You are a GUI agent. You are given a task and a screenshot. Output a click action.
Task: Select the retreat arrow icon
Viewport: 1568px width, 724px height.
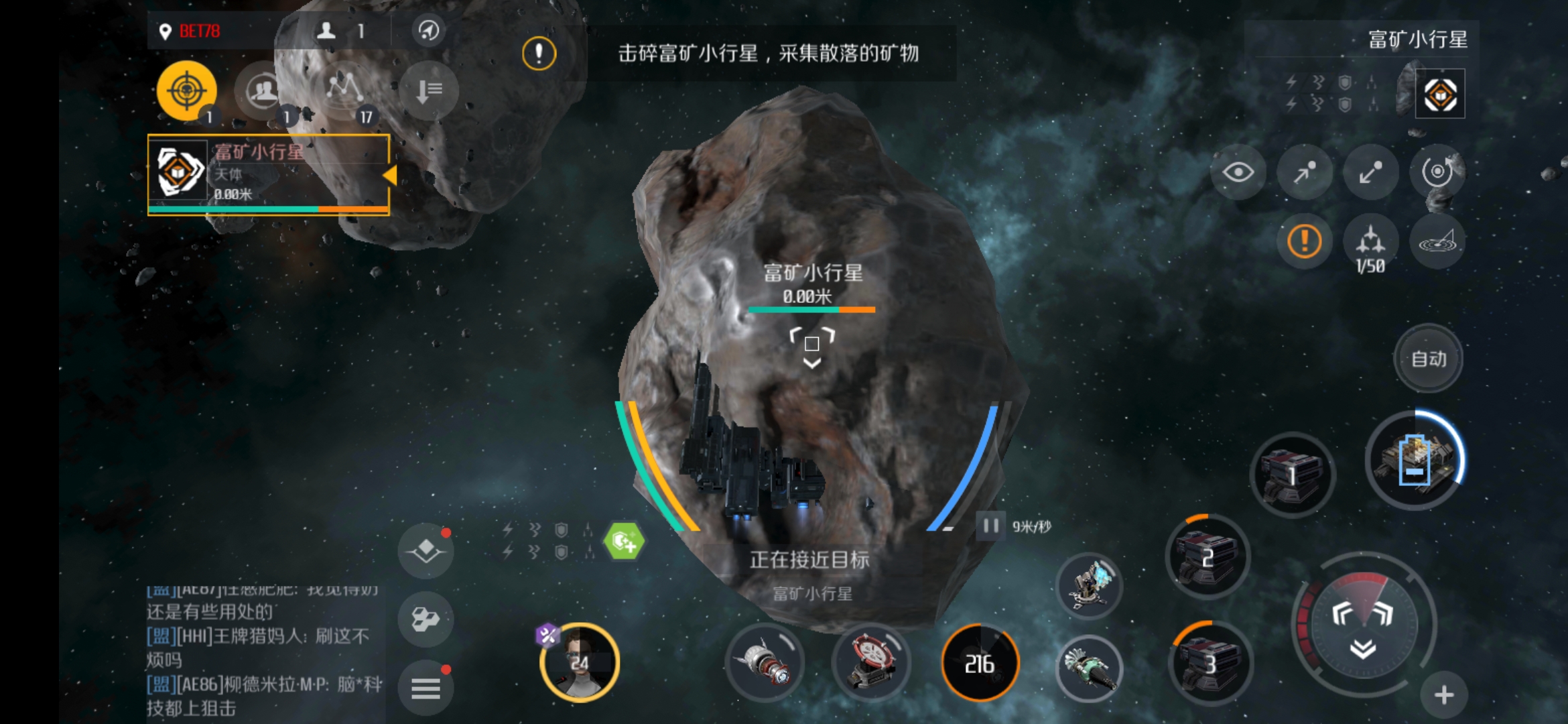[1370, 172]
